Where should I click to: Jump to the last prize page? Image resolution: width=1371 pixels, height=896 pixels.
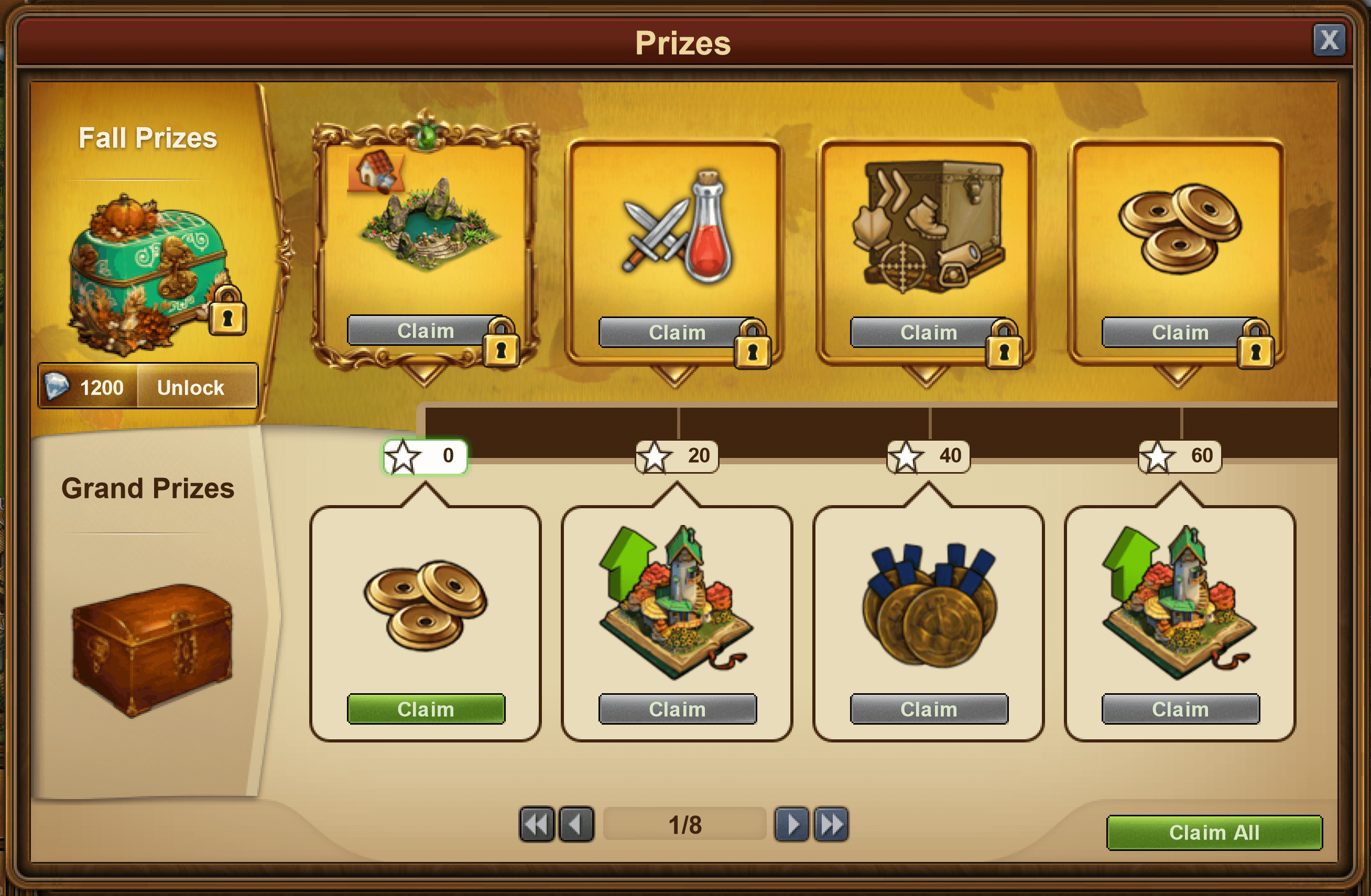click(831, 824)
